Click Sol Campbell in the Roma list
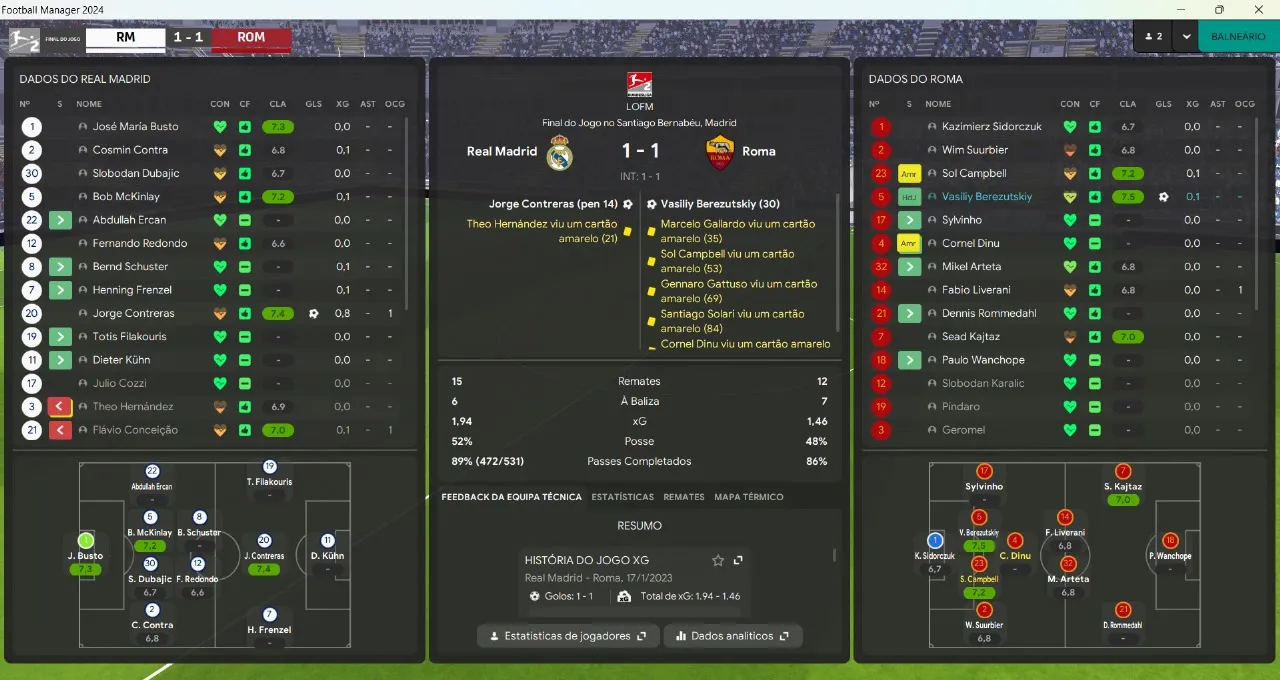This screenshot has height=680, width=1280. tap(974, 173)
